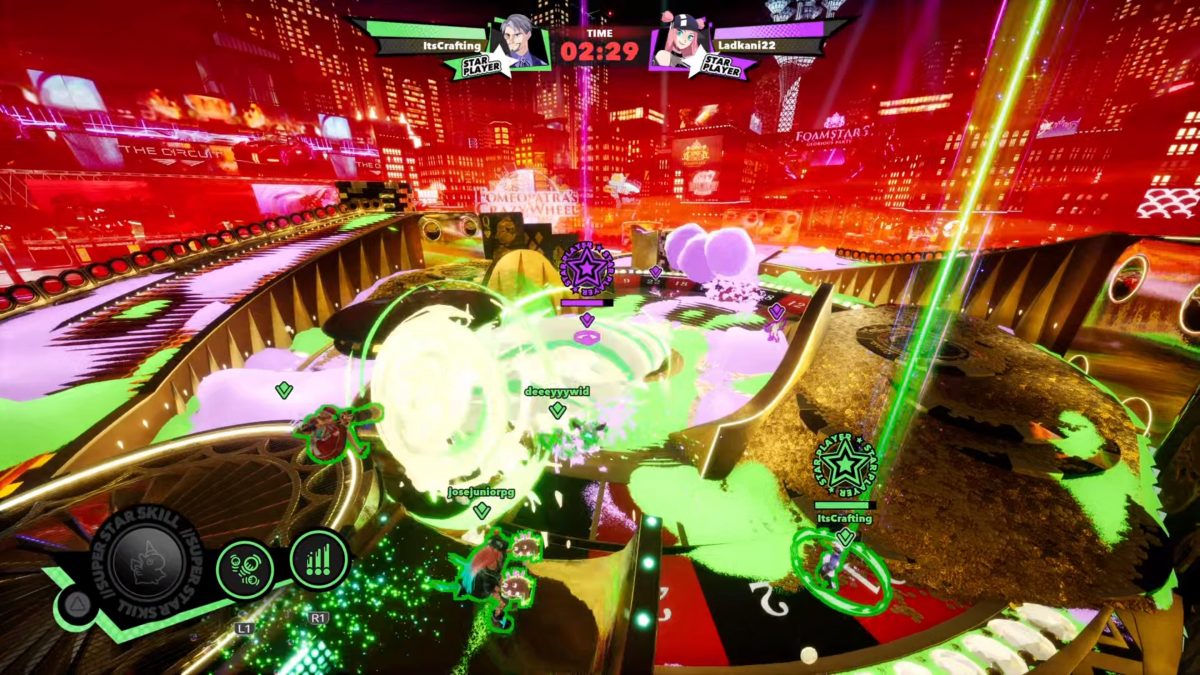
Task: Use the bouncing foam bubbles skill
Action: tap(245, 568)
